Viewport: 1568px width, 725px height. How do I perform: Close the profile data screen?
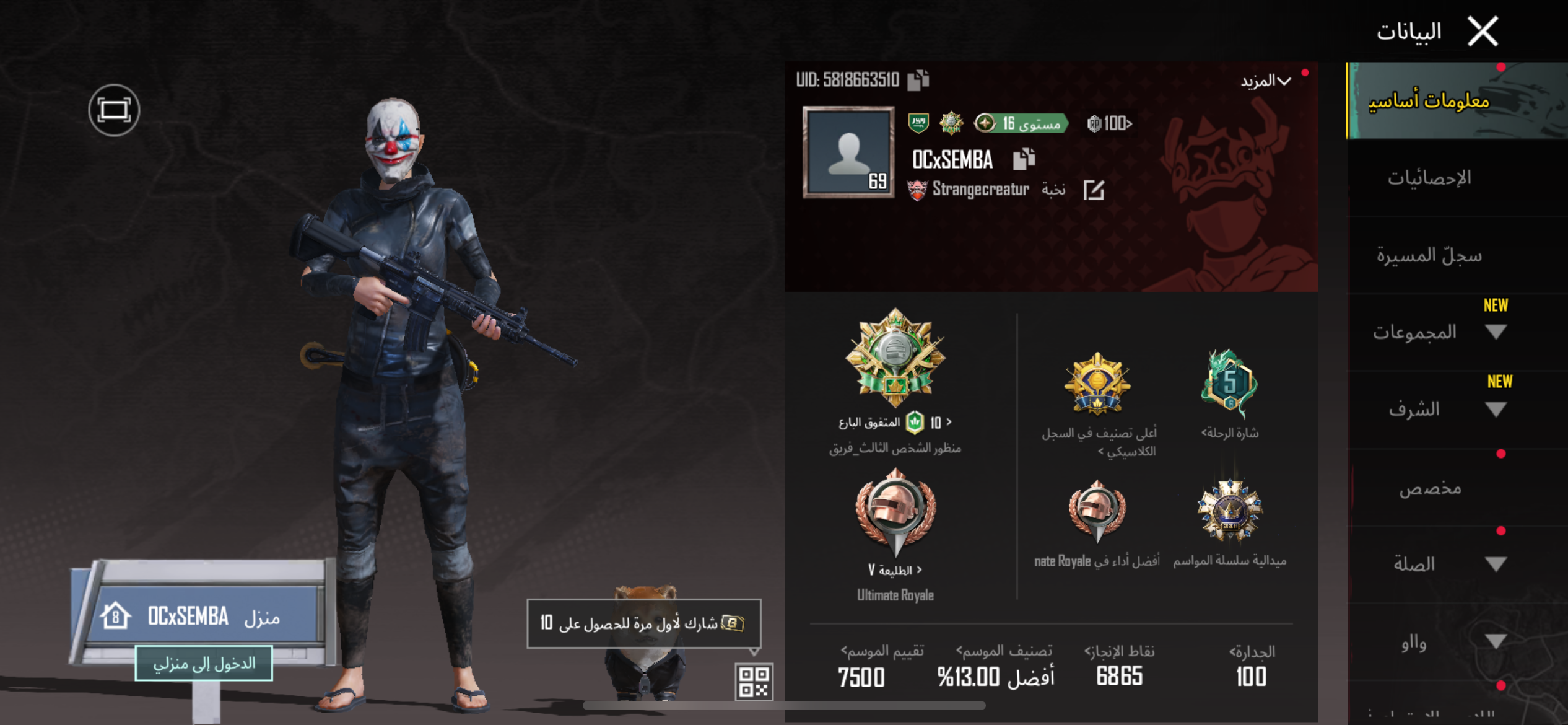pyautogui.click(x=1483, y=31)
